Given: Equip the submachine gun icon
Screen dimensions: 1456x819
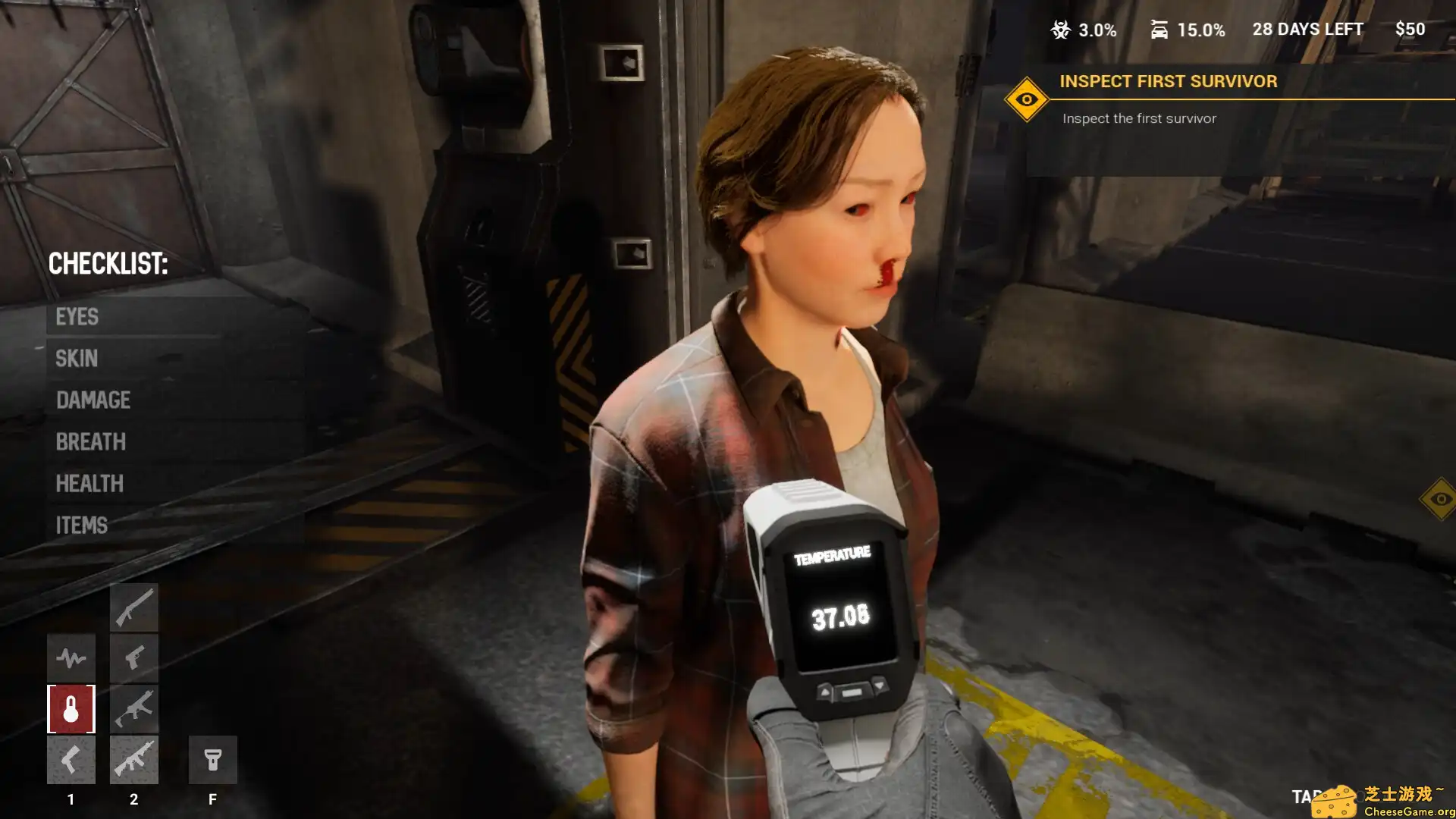Looking at the screenshot, I should 133,708.
